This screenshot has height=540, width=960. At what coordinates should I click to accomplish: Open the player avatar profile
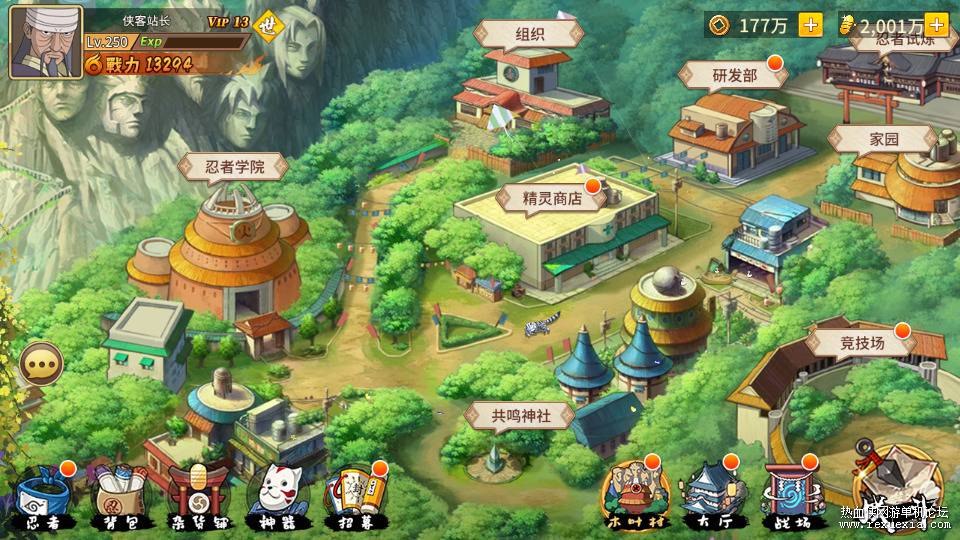click(45, 42)
